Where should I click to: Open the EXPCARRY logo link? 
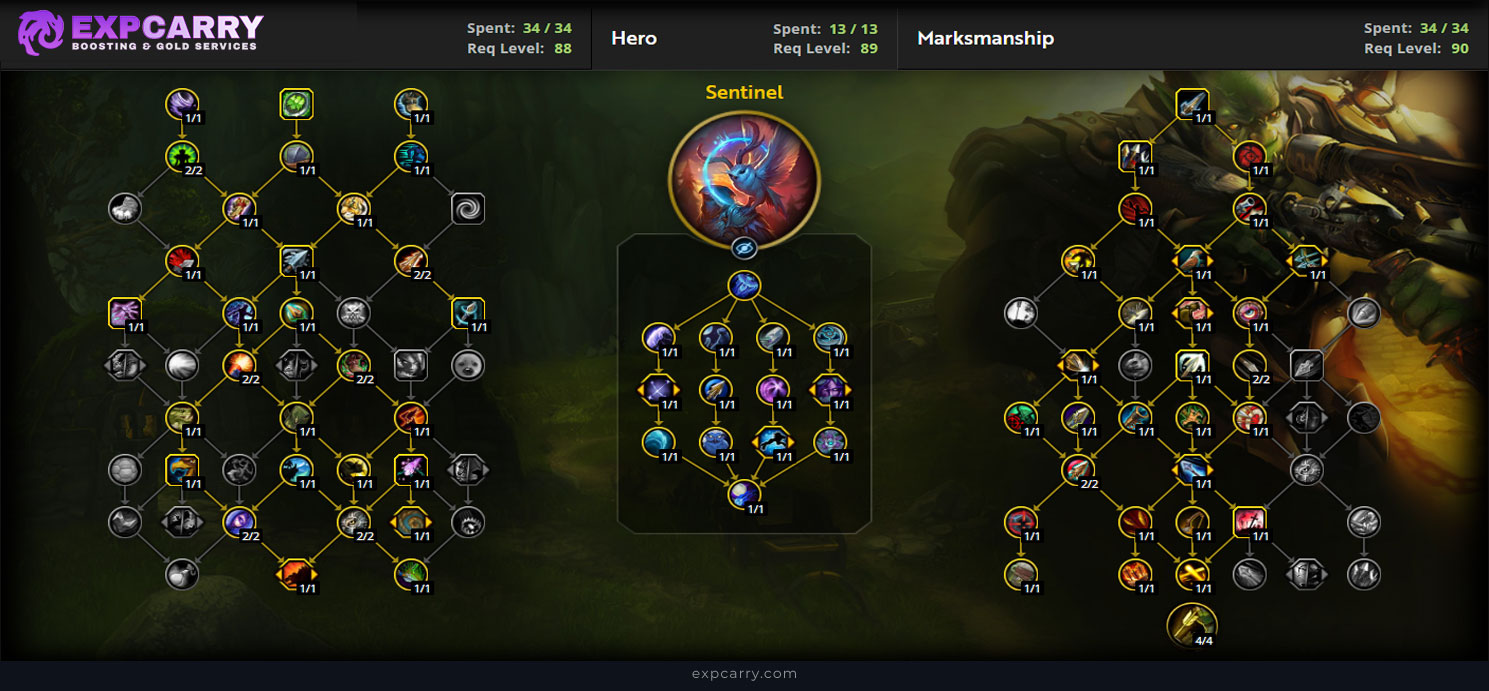point(140,33)
